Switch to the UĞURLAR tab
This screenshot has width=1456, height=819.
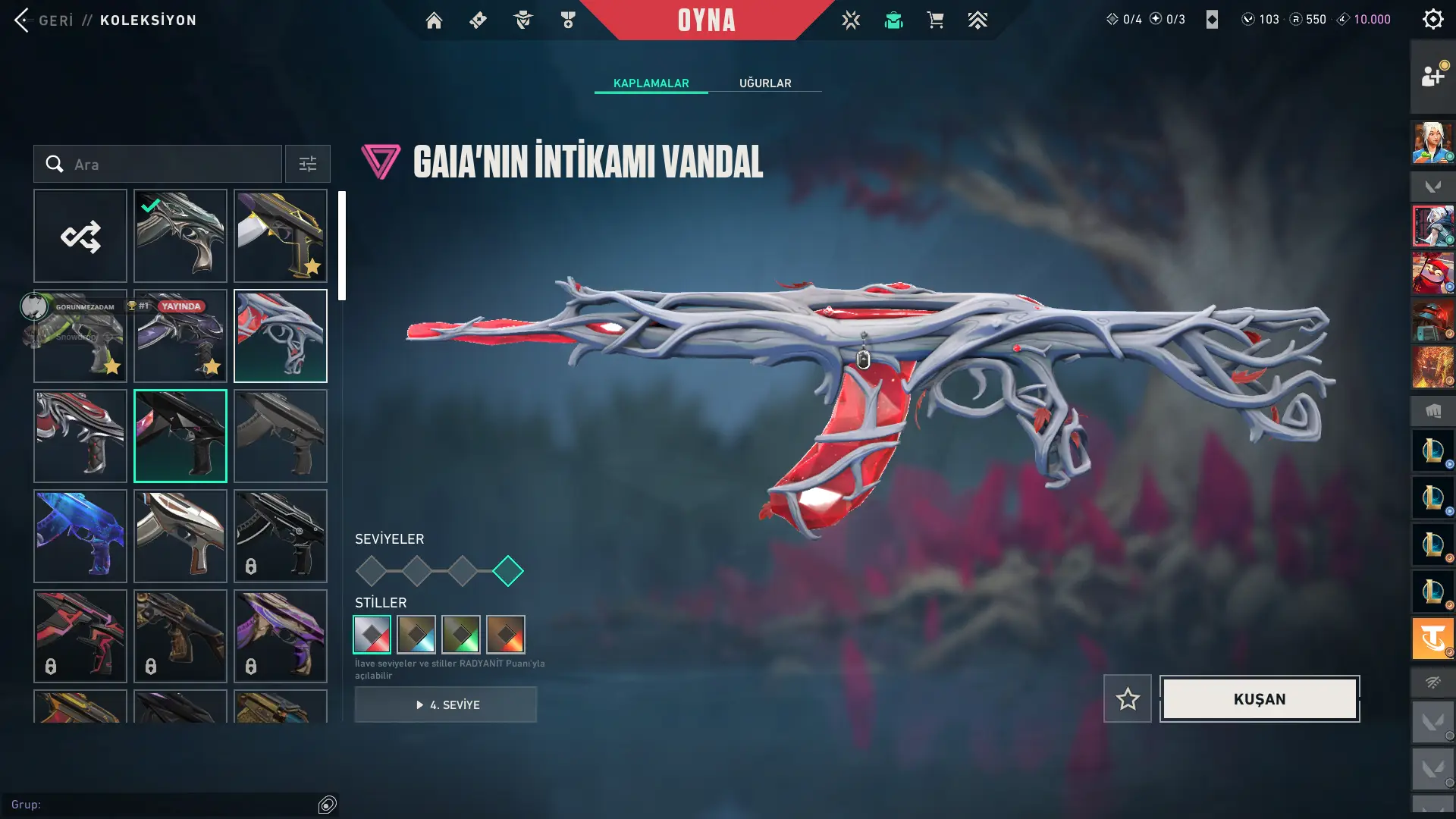765,83
